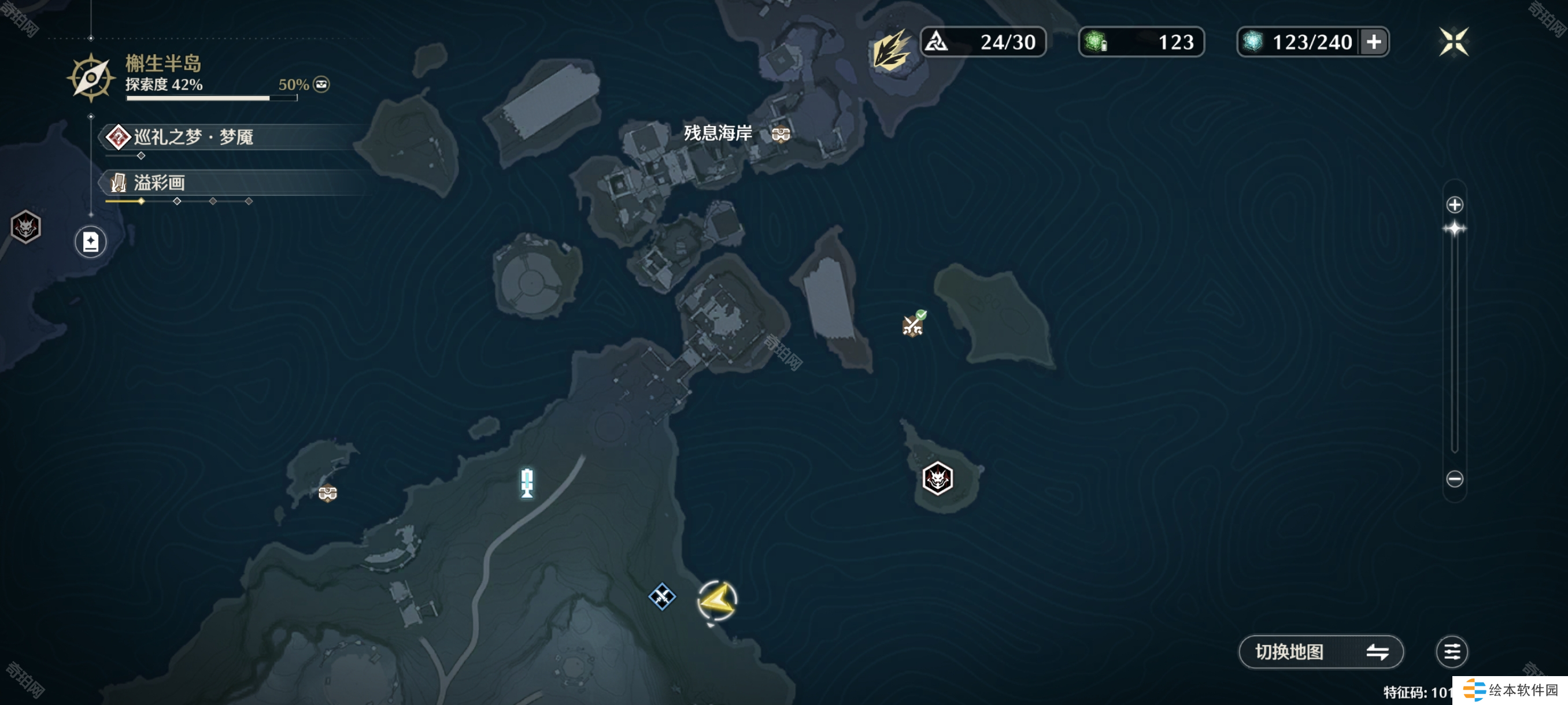The image size is (1568, 705).
Task: Open the starred document guide icon
Action: (x=91, y=242)
